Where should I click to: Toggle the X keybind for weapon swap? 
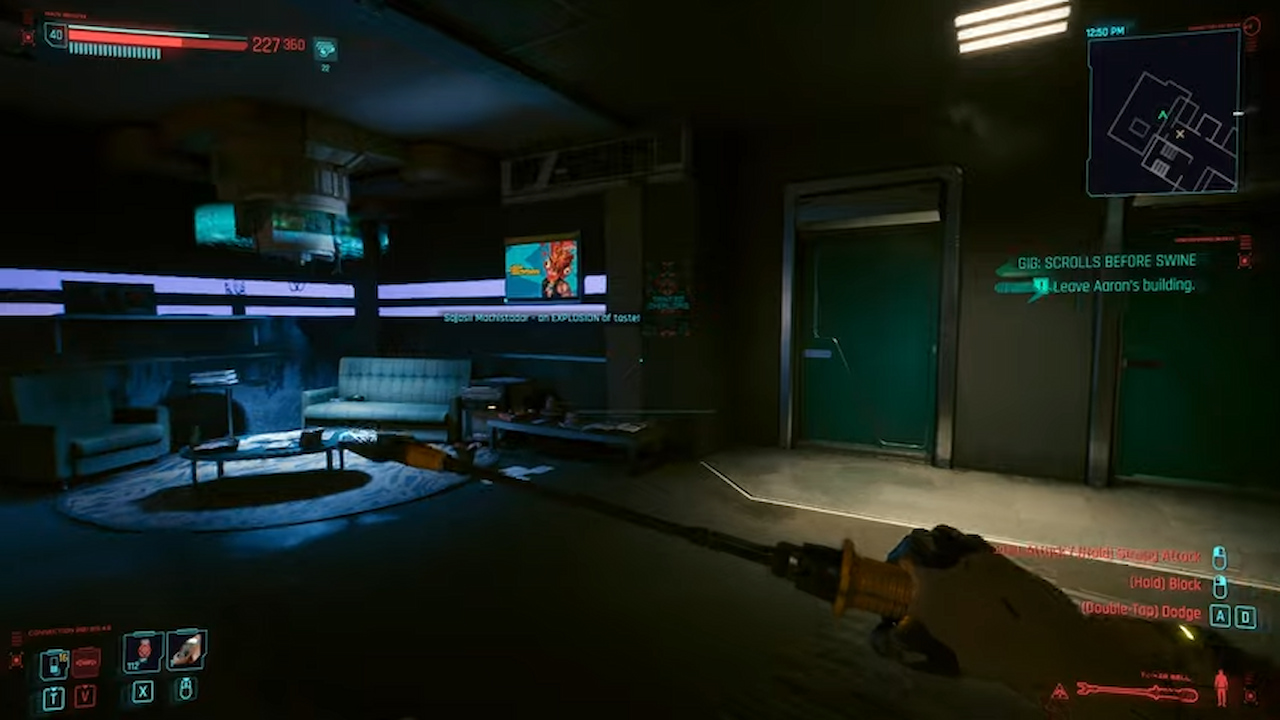pyautogui.click(x=143, y=694)
